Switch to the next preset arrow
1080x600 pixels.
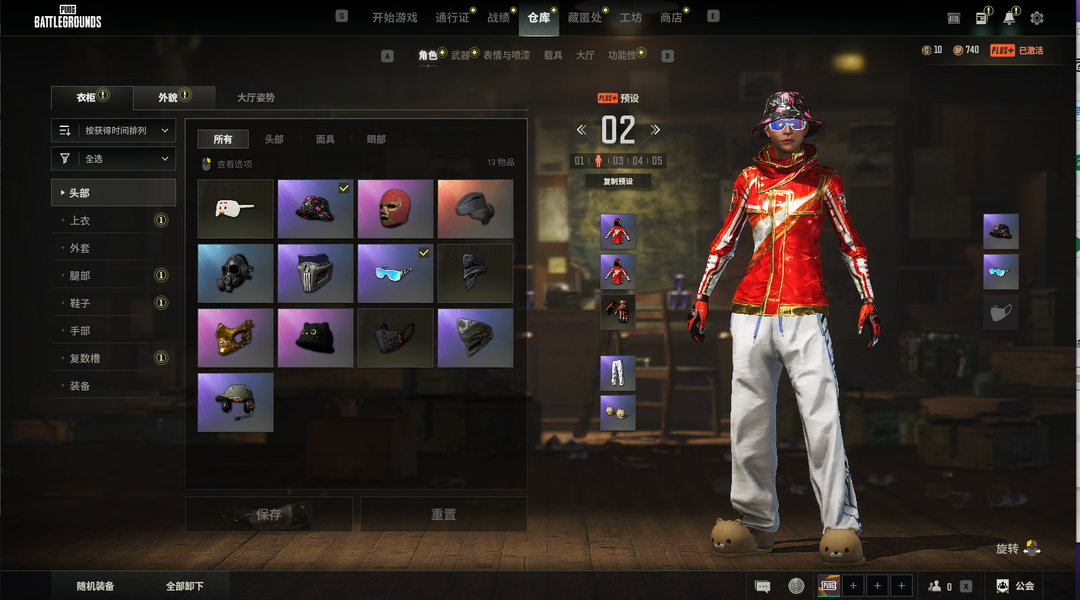(x=656, y=130)
